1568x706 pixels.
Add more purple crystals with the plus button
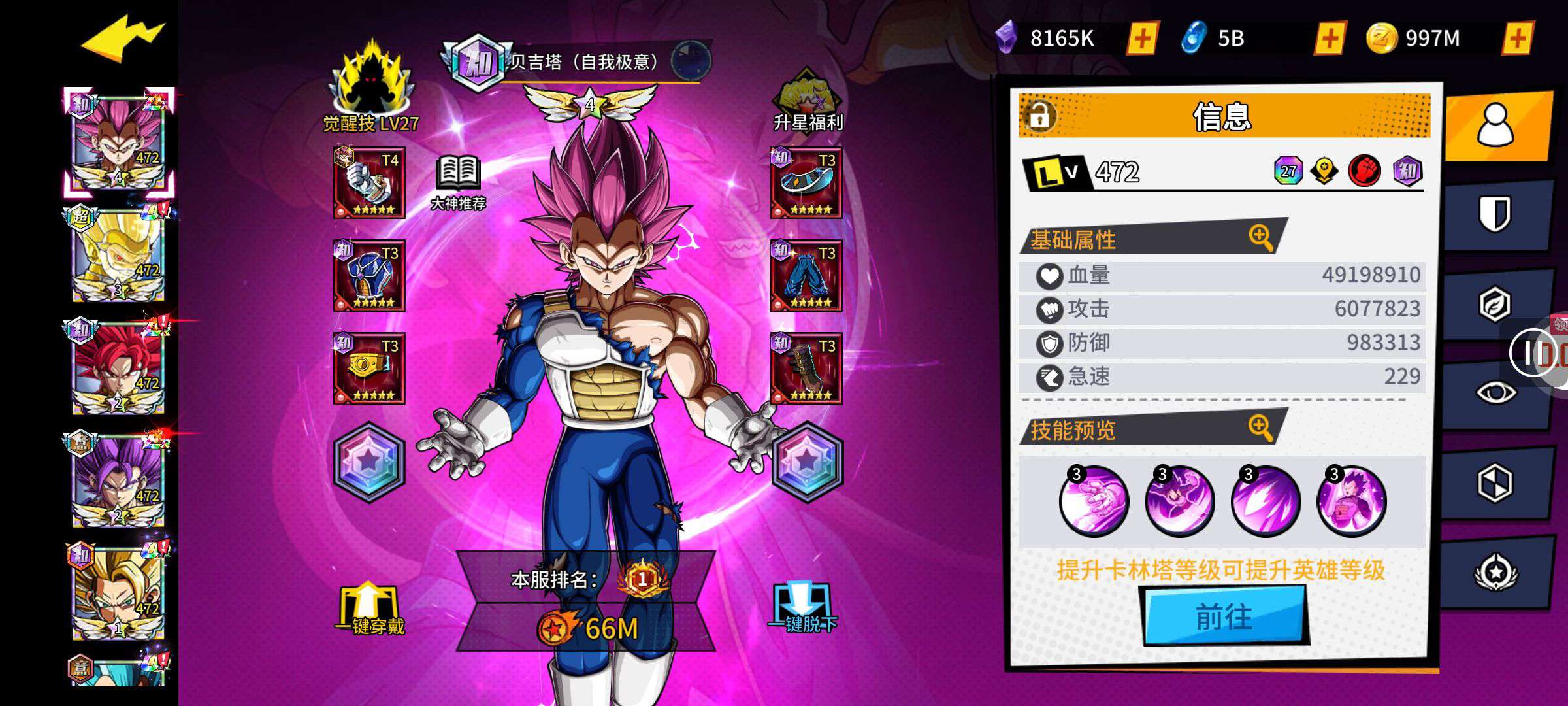click(x=1142, y=39)
